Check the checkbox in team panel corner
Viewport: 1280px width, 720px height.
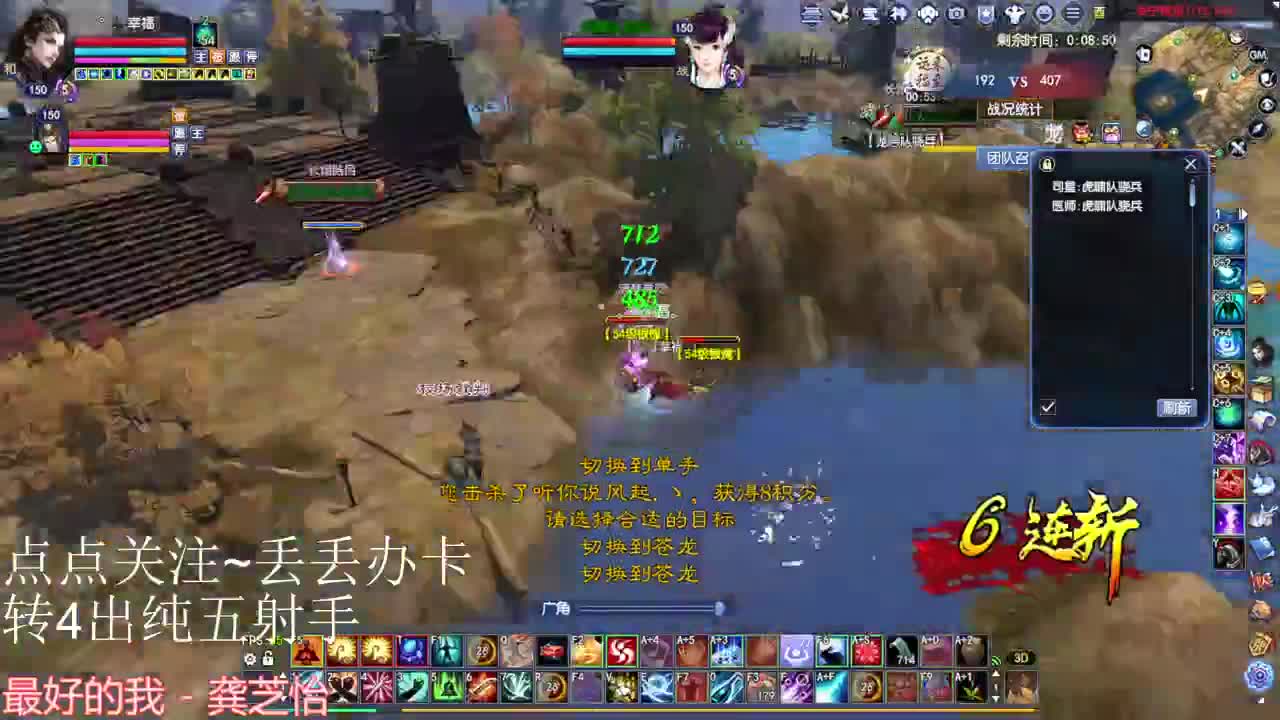click(1047, 407)
